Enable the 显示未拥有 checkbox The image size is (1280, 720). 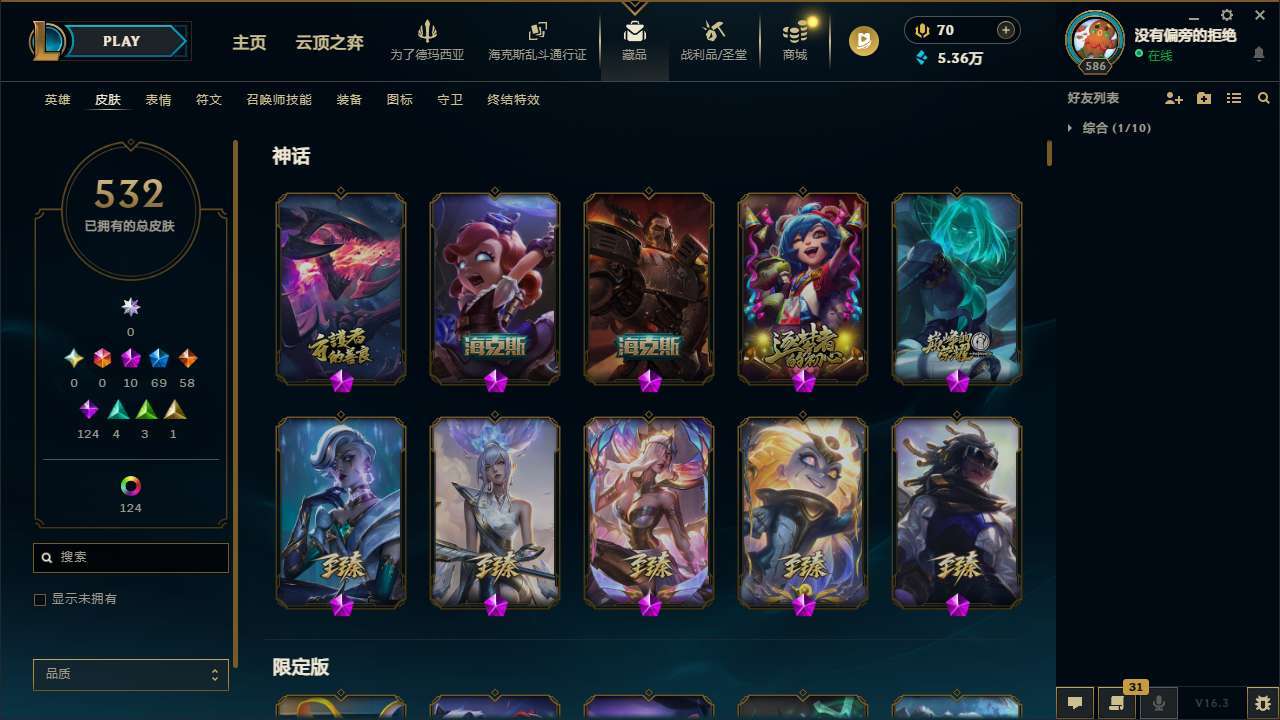point(39,599)
